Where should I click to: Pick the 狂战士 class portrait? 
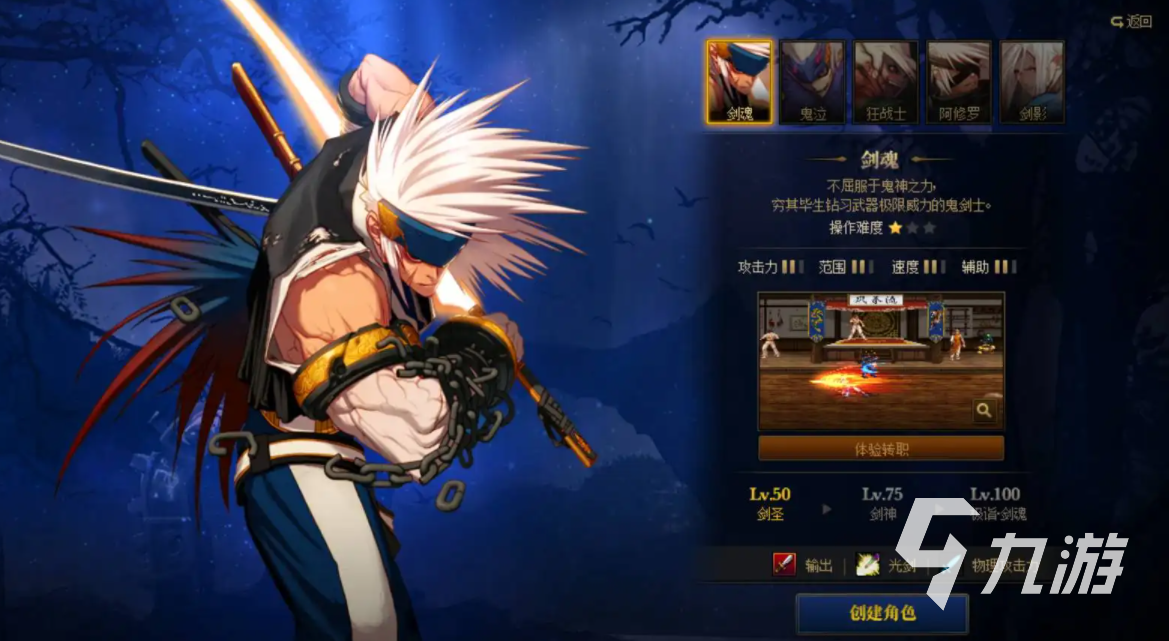click(885, 81)
